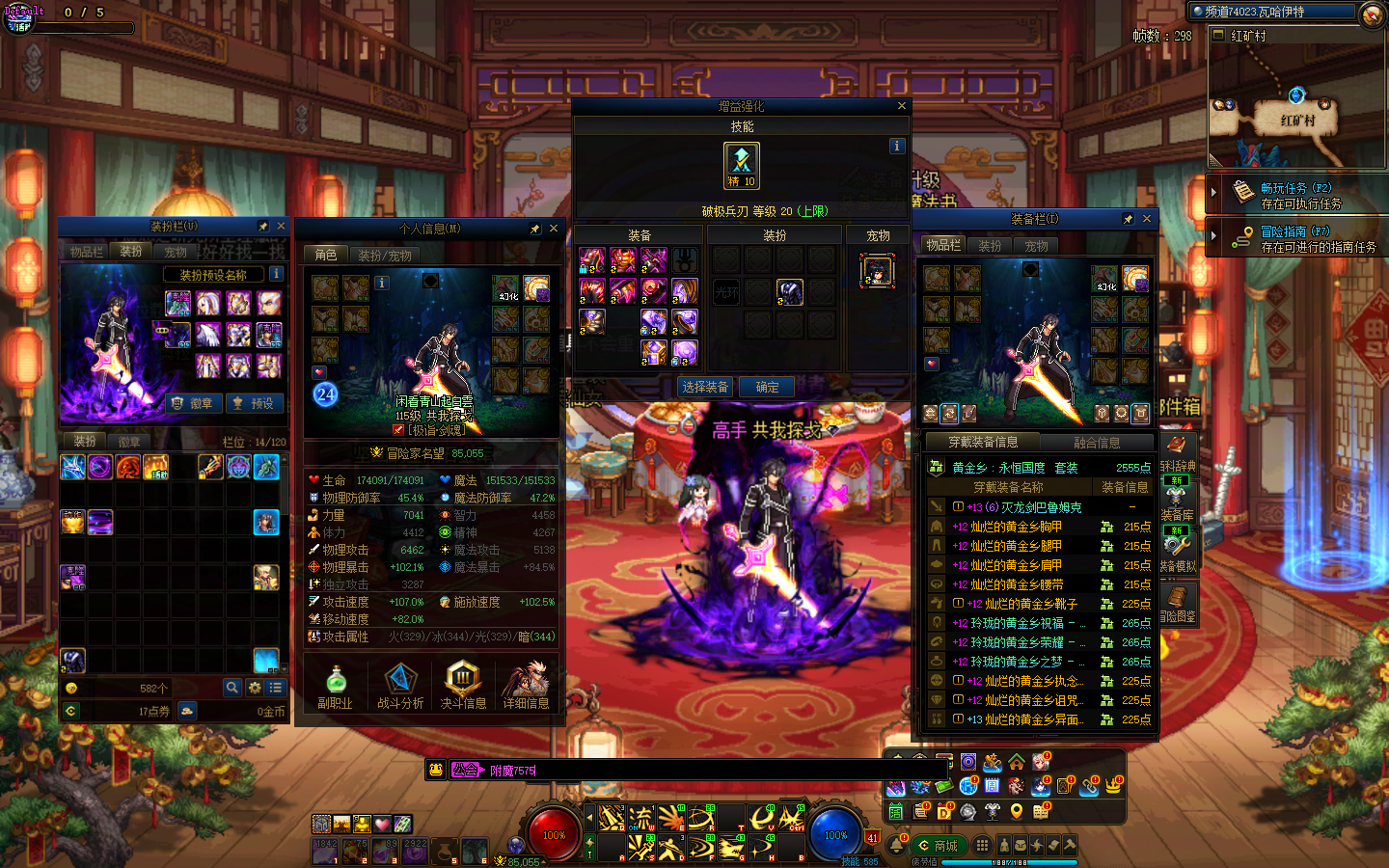
Task: Close the 装备栏 window
Action: click(1147, 219)
